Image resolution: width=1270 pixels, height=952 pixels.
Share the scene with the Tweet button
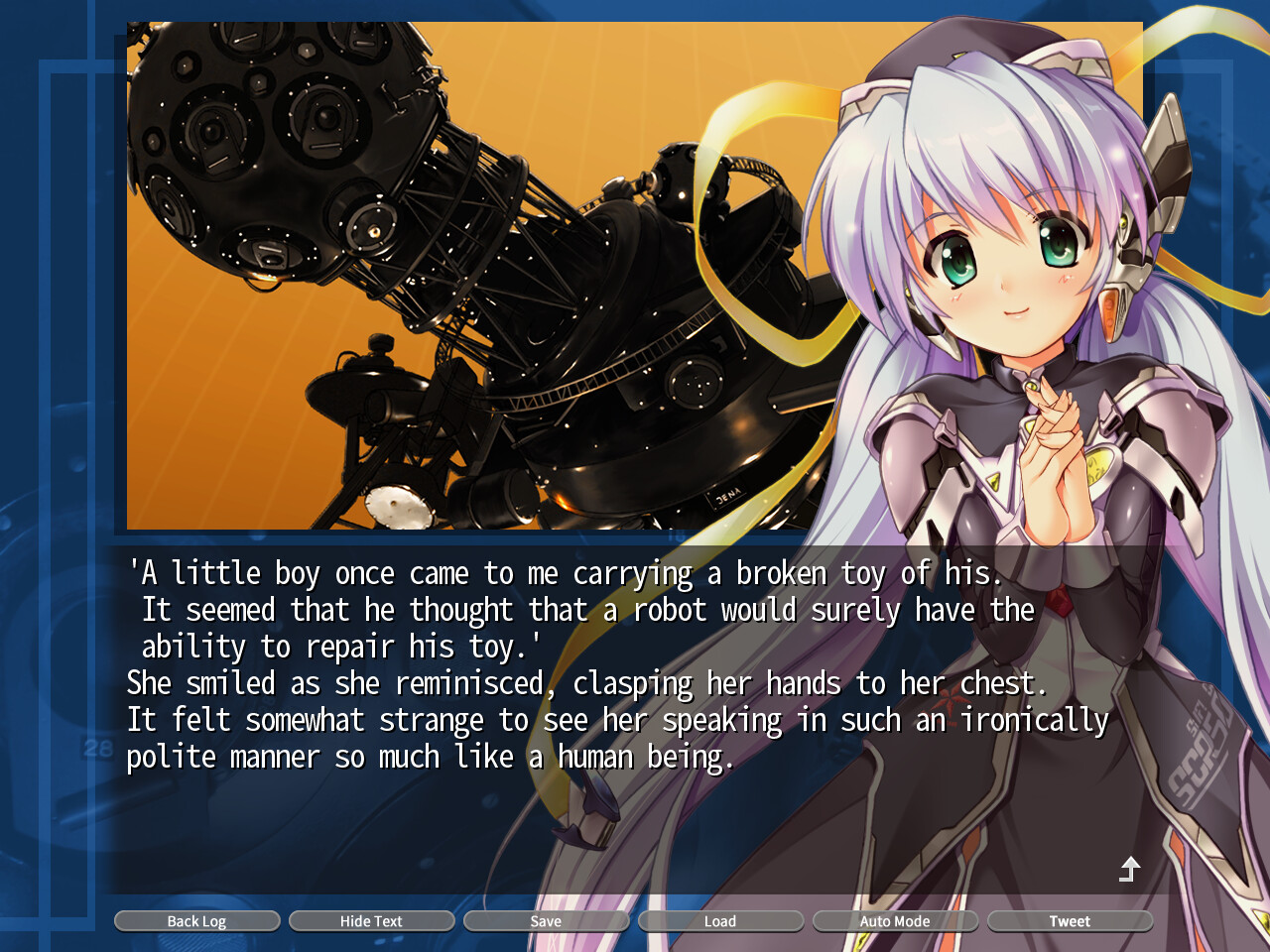[x=1070, y=920]
